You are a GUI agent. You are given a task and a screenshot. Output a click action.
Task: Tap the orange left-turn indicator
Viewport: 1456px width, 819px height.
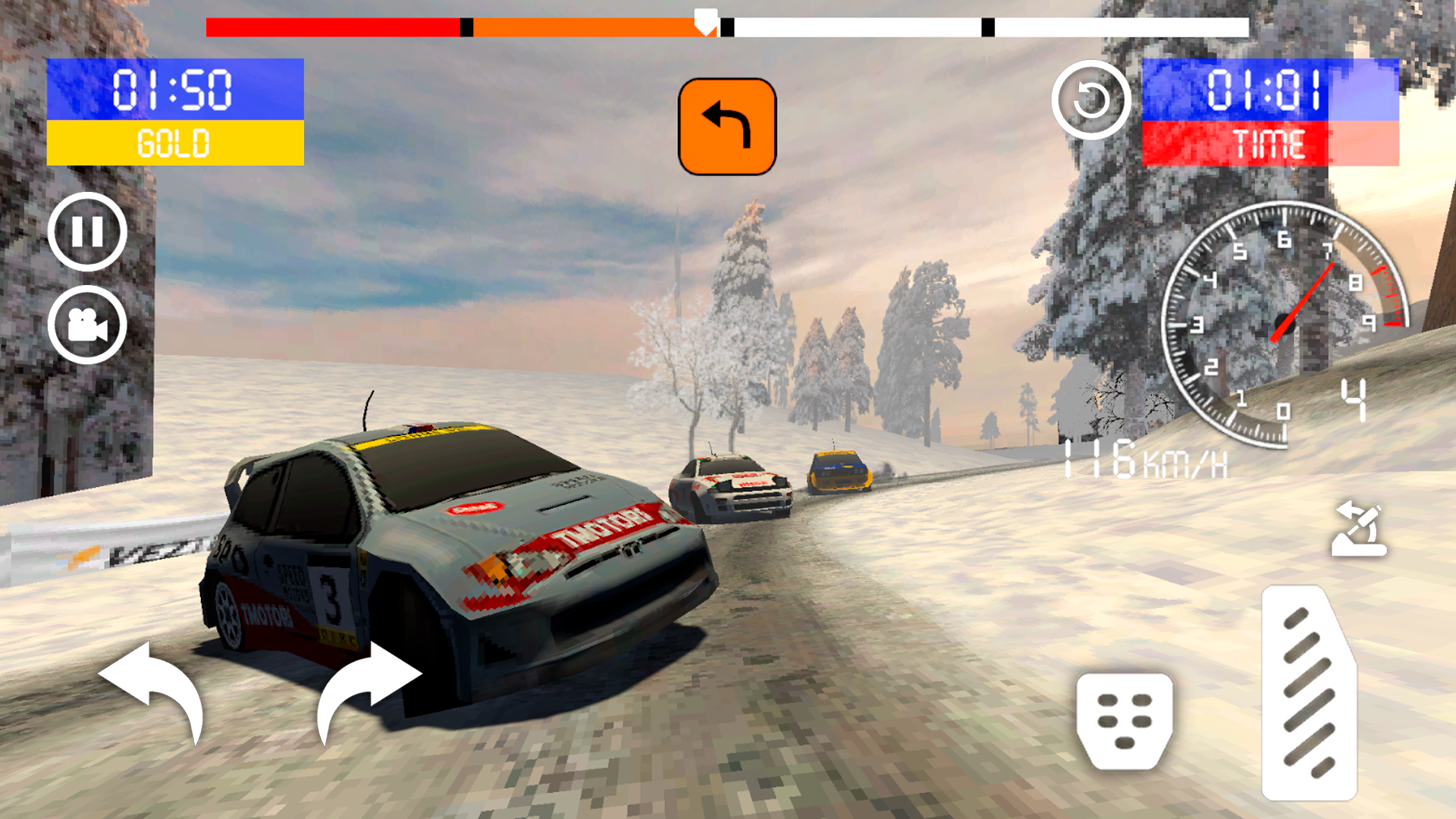coord(726,127)
